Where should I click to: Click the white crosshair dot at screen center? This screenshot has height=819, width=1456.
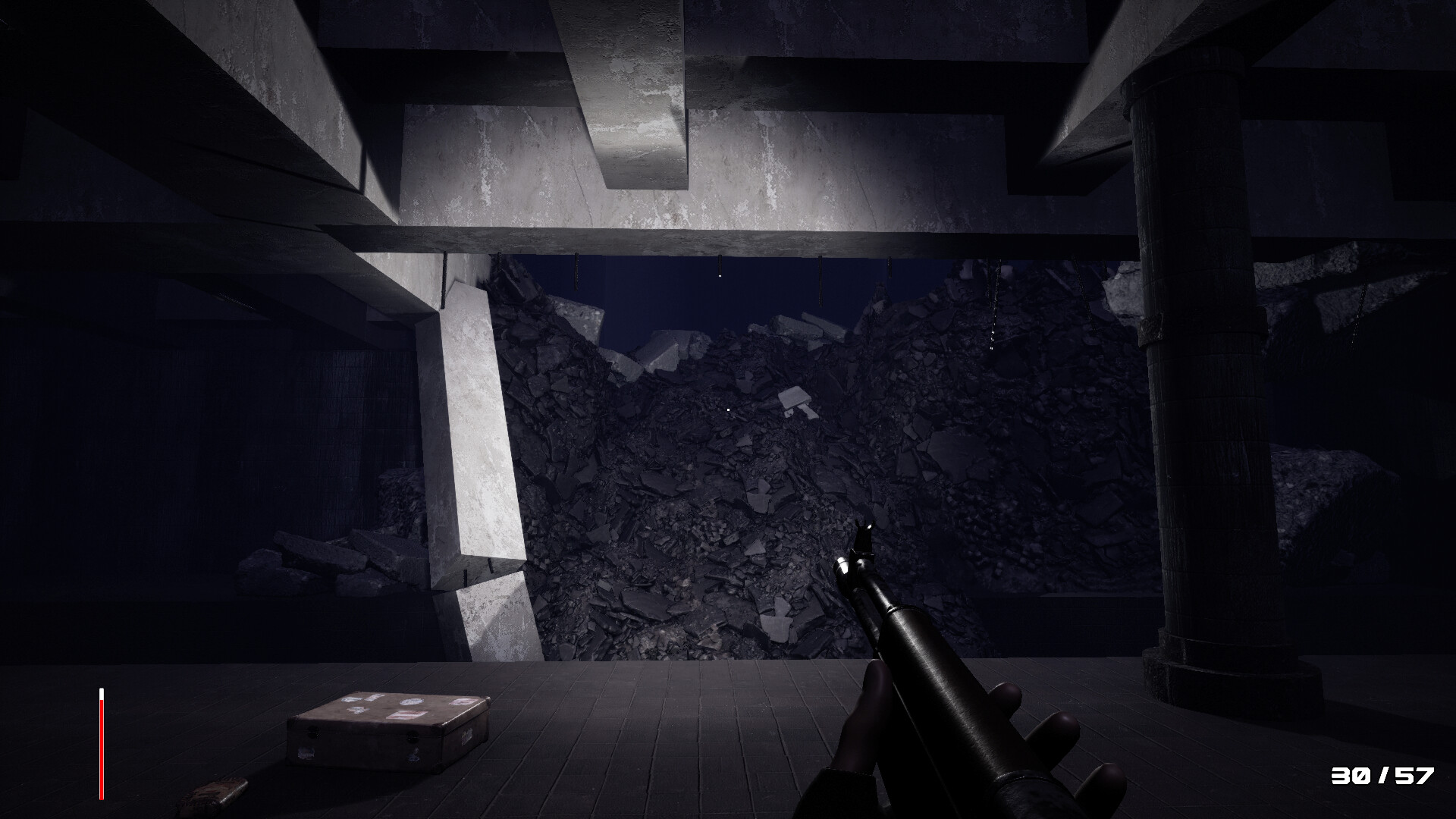726,409
